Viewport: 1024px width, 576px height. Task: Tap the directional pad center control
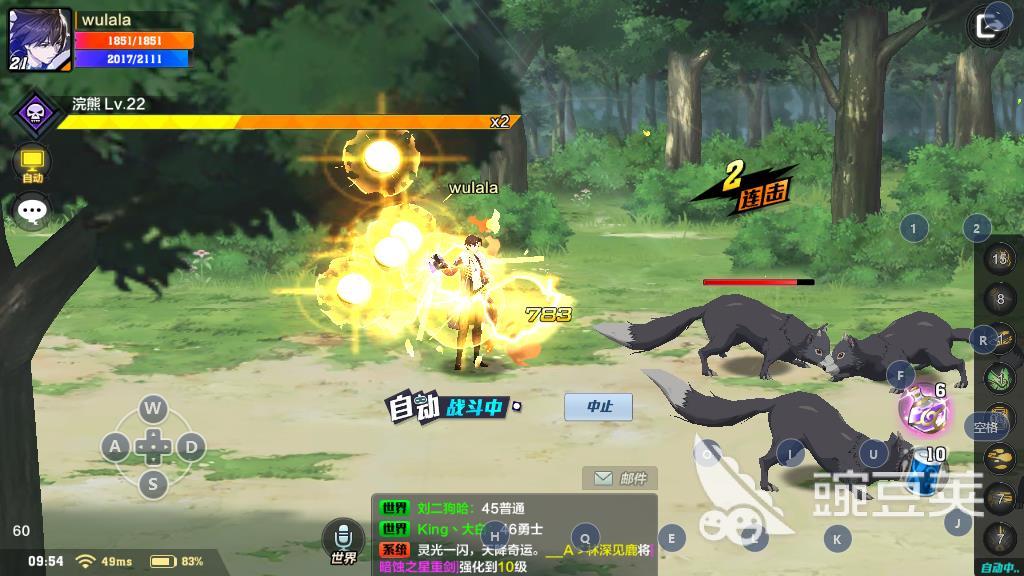click(152, 445)
